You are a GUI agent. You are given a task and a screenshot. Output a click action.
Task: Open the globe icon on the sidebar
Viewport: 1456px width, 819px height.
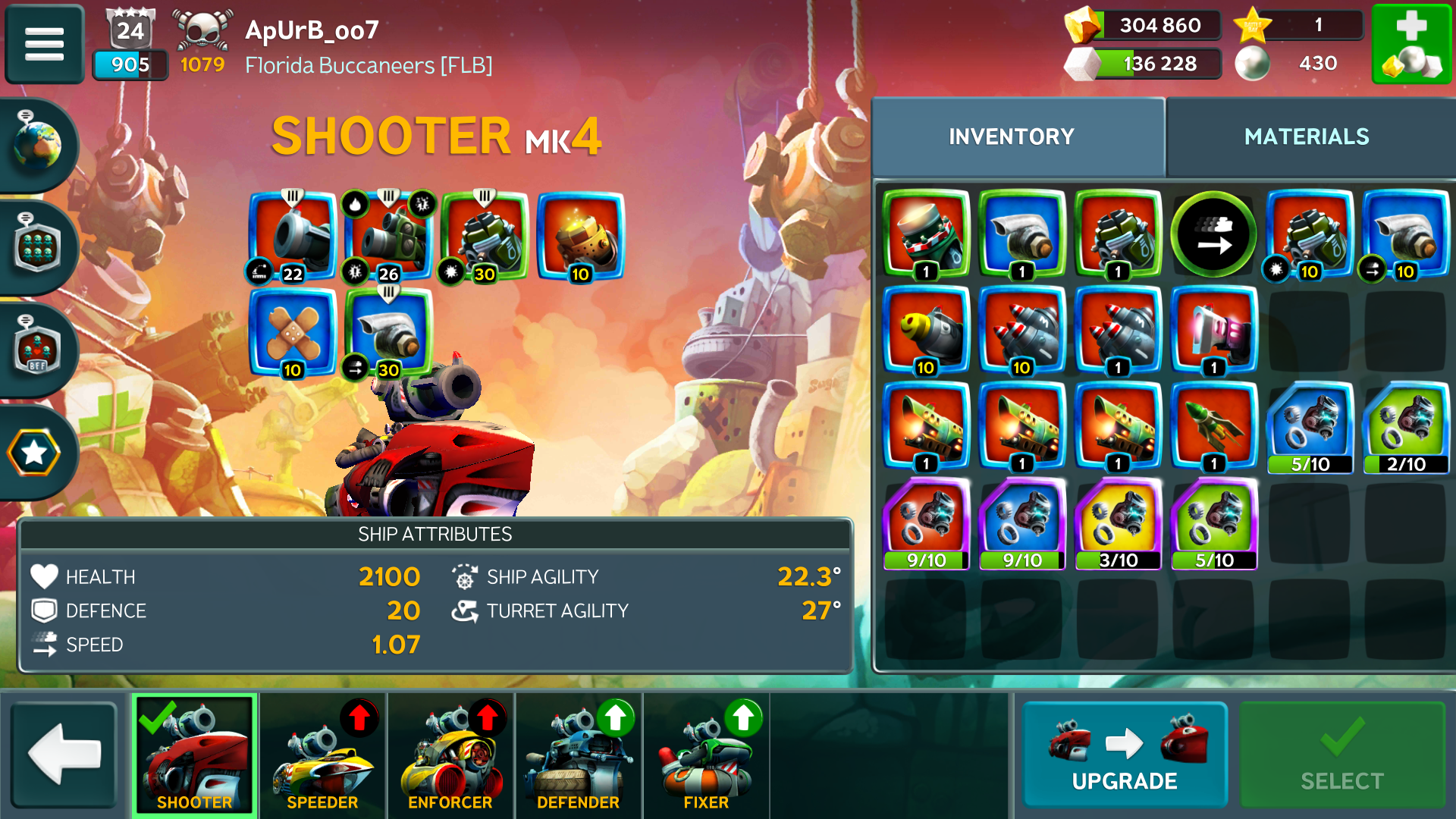point(36,144)
